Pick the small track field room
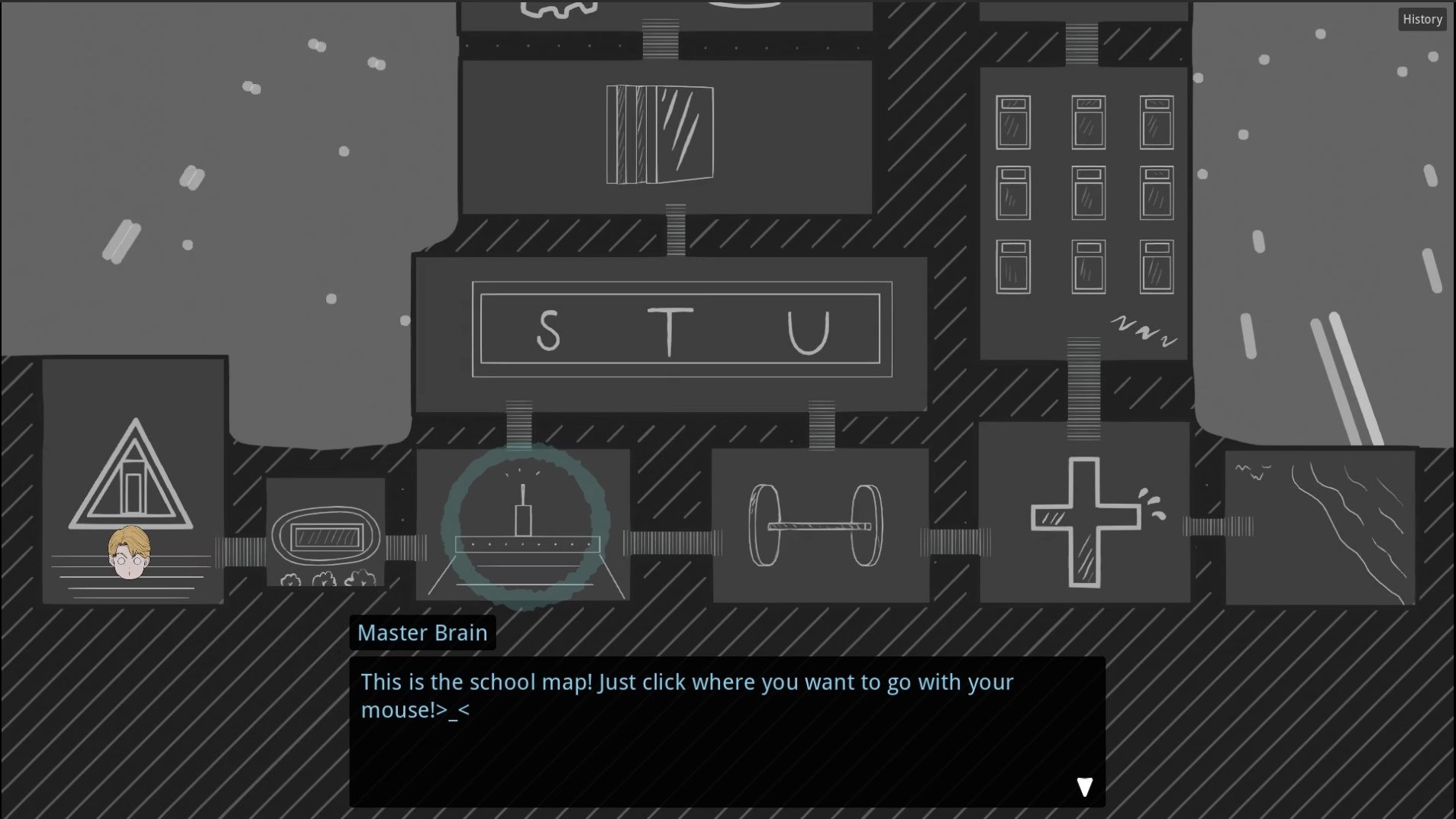Image resolution: width=1456 pixels, height=819 pixels. click(325, 534)
